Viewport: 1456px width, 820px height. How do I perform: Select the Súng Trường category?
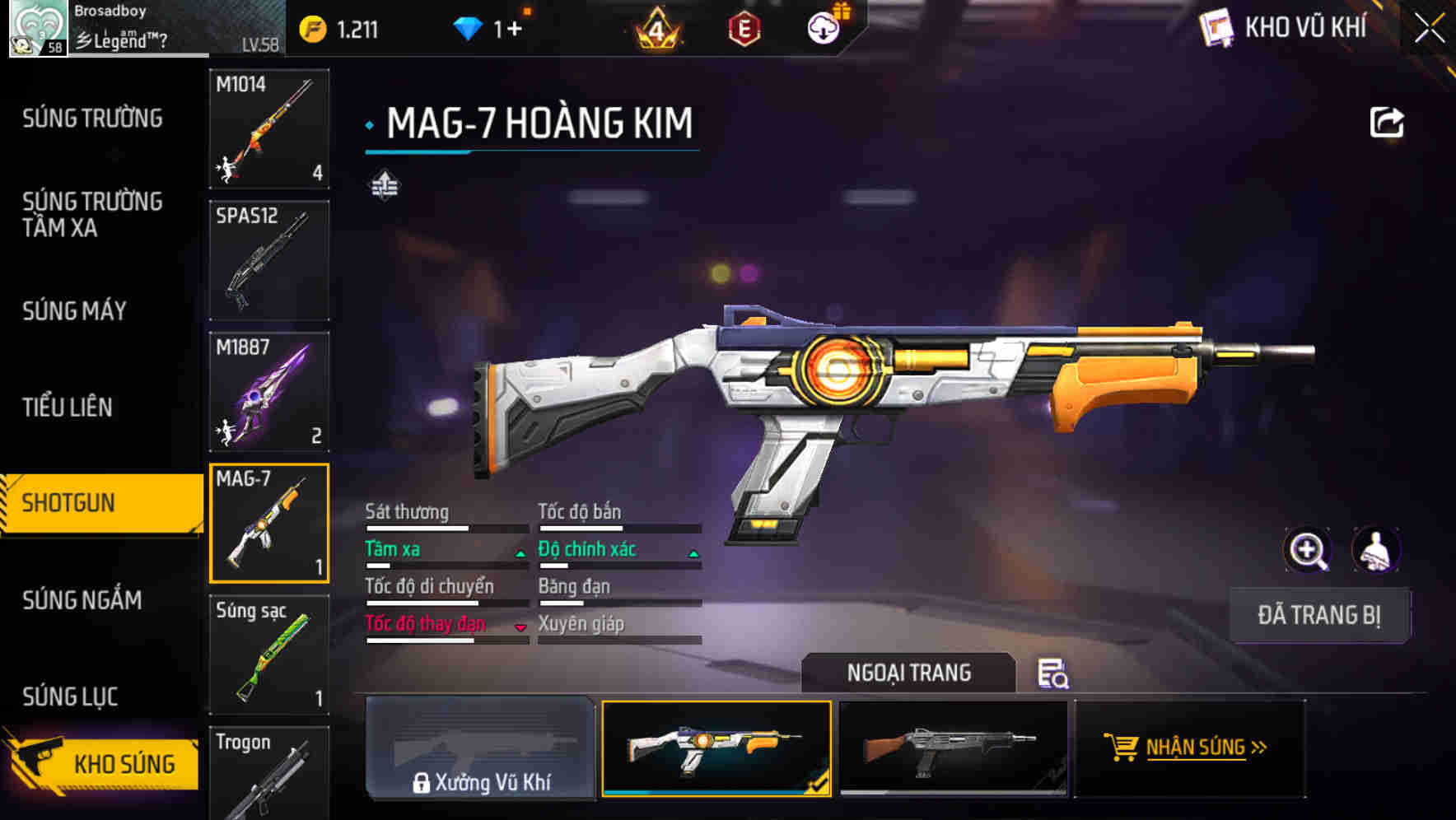point(92,119)
